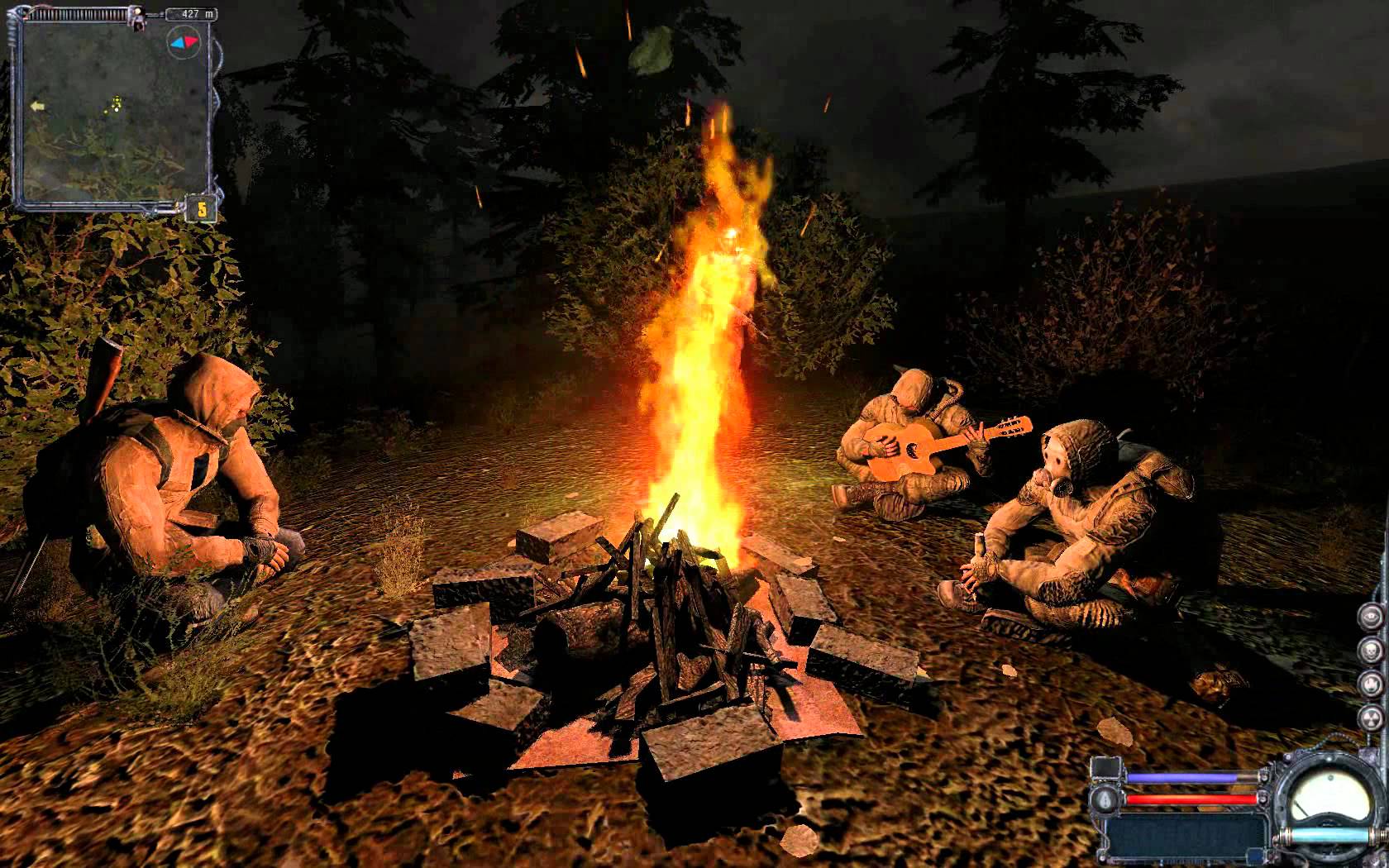This screenshot has width=1389, height=868.
Task: Click the cluster of yellow dots on minimap
Action: pyautogui.click(x=117, y=103)
